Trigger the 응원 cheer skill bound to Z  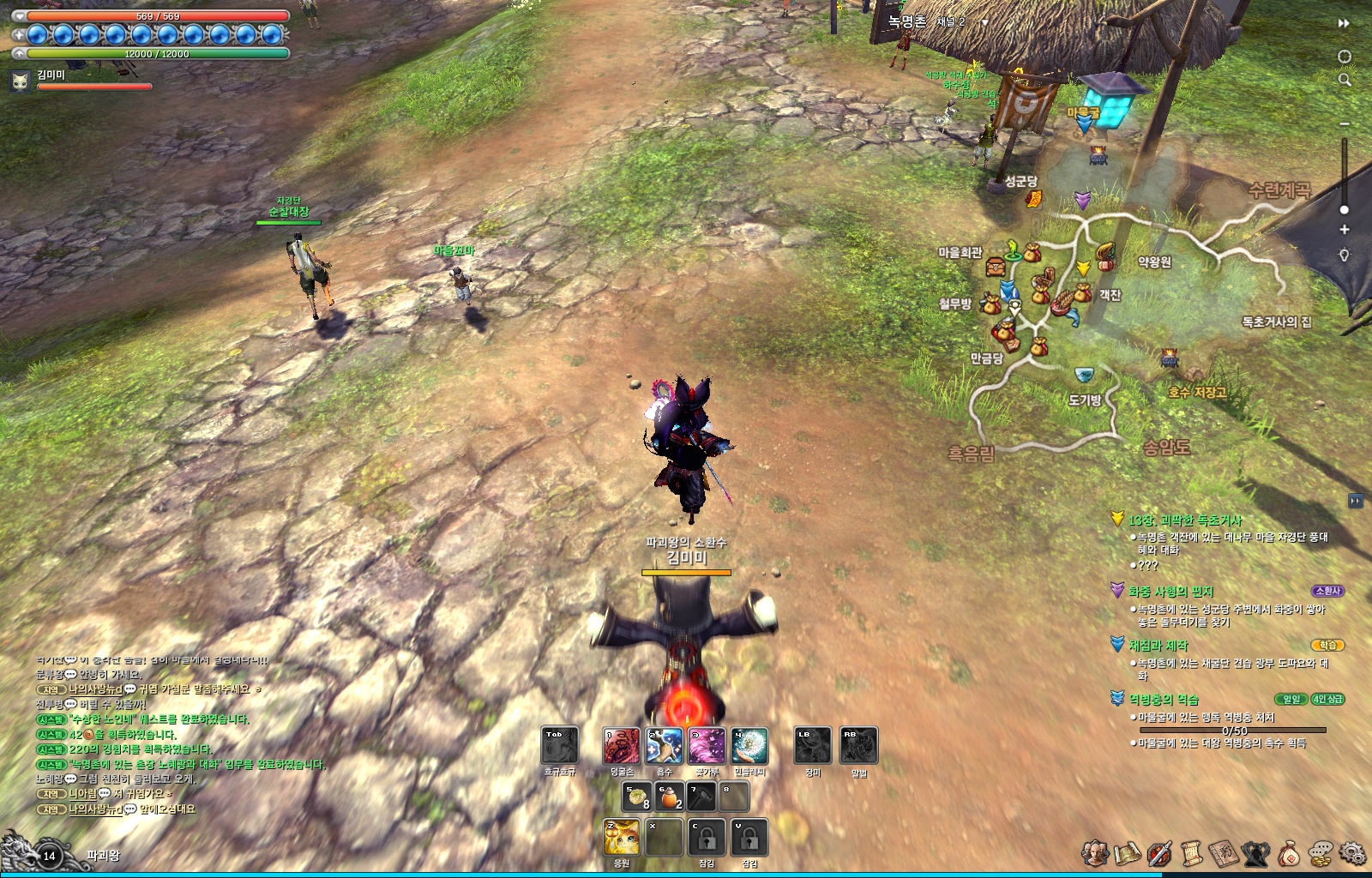622,838
